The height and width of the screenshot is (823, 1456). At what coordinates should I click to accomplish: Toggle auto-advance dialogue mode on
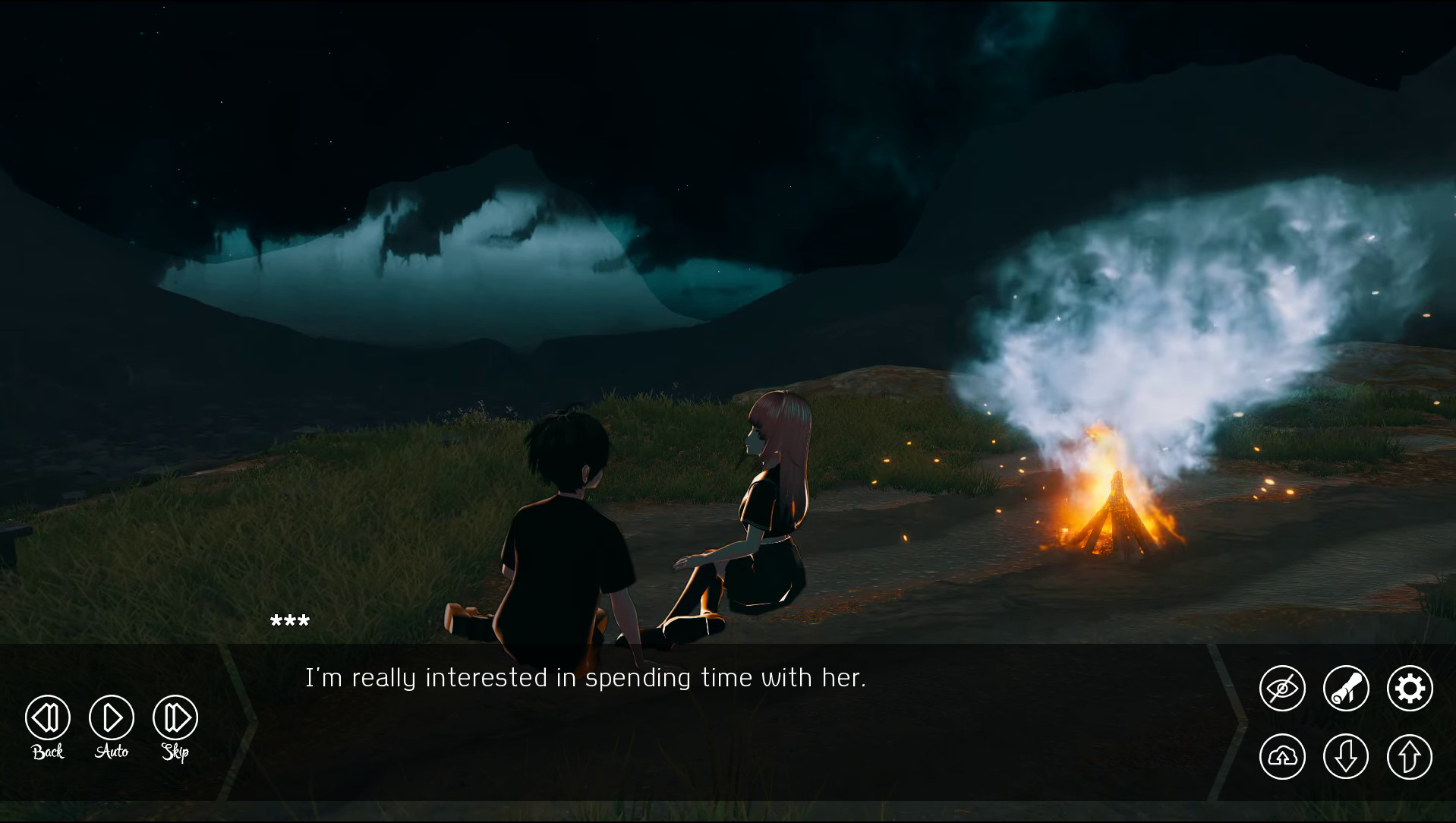click(111, 717)
